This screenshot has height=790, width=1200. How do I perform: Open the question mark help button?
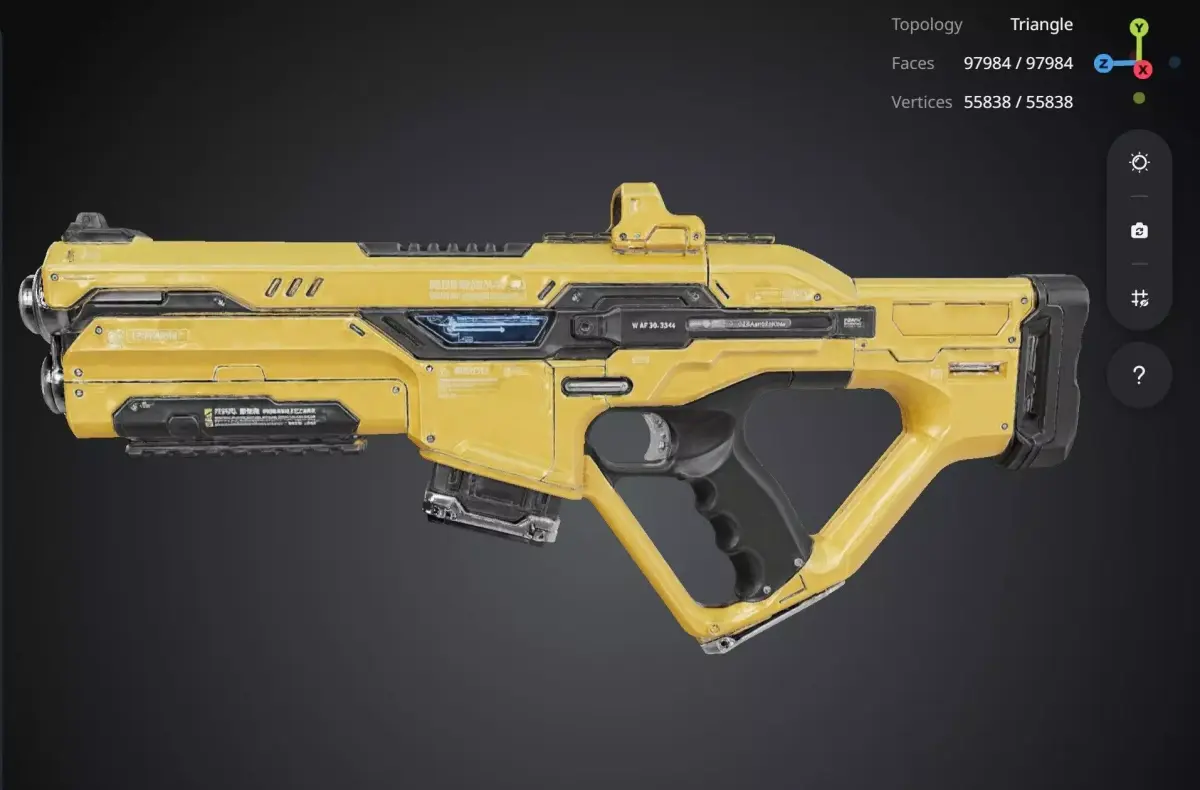coord(1139,376)
